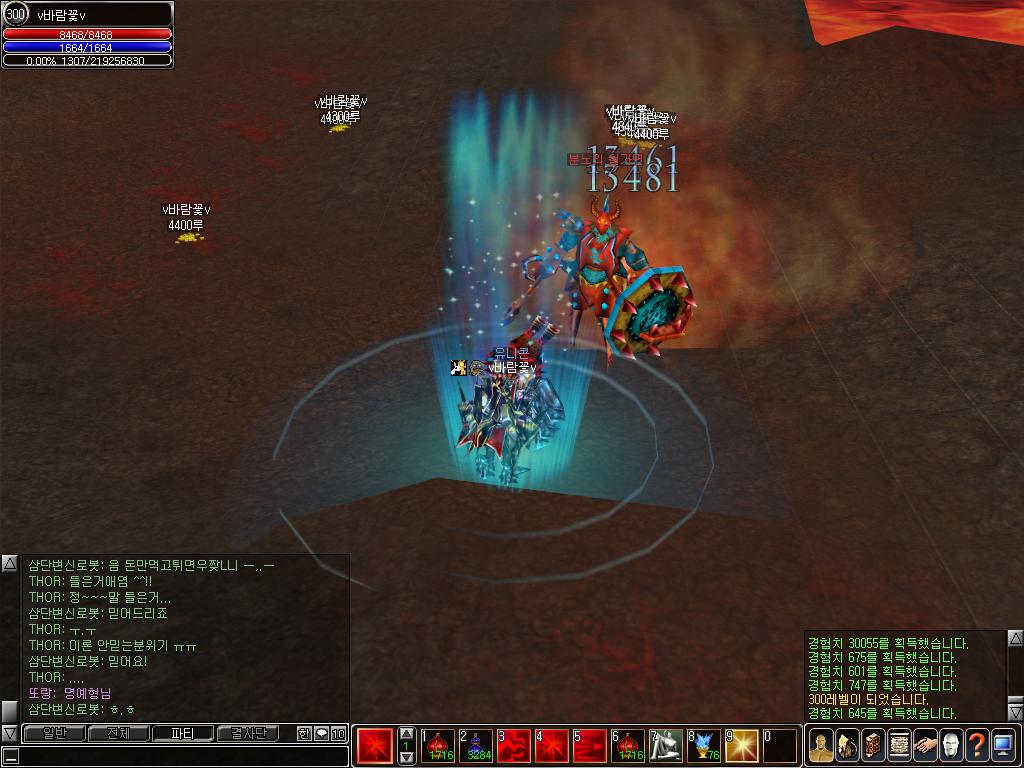Open the character status golden figure icon

(x=821, y=746)
